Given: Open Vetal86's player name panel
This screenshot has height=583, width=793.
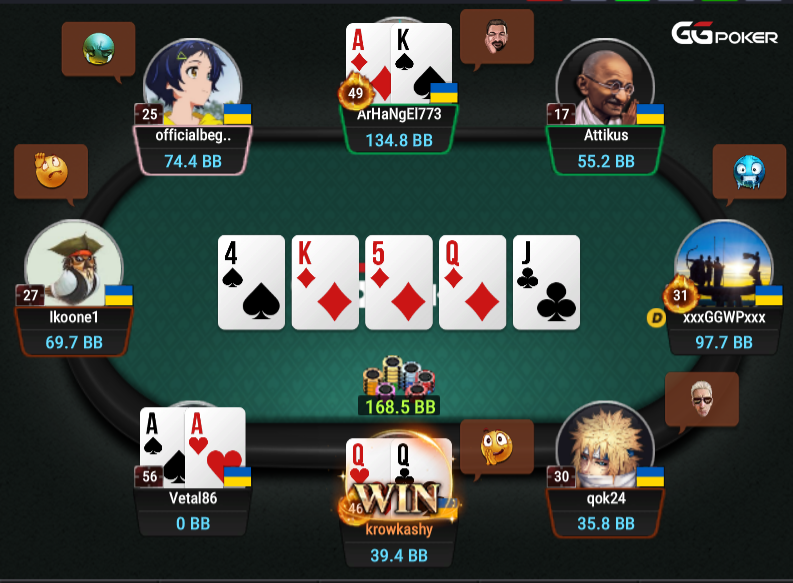Looking at the screenshot, I should pos(193,510).
